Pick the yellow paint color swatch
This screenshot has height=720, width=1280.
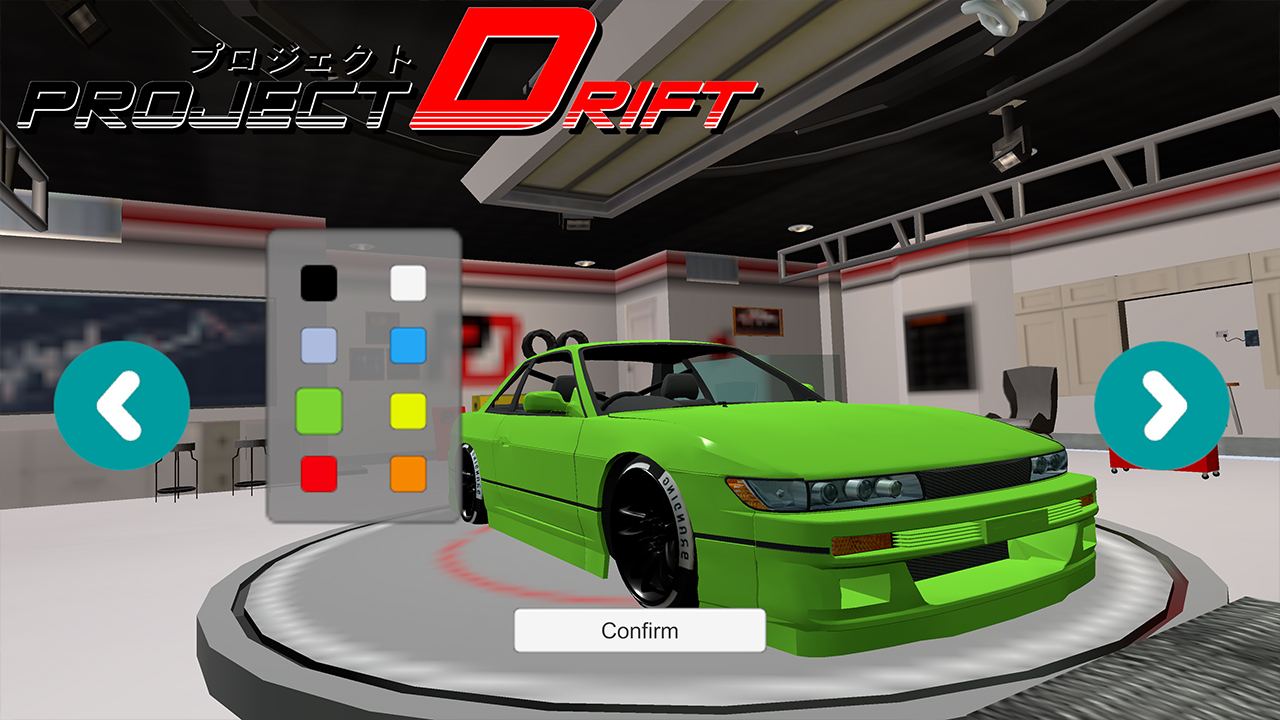pos(408,409)
